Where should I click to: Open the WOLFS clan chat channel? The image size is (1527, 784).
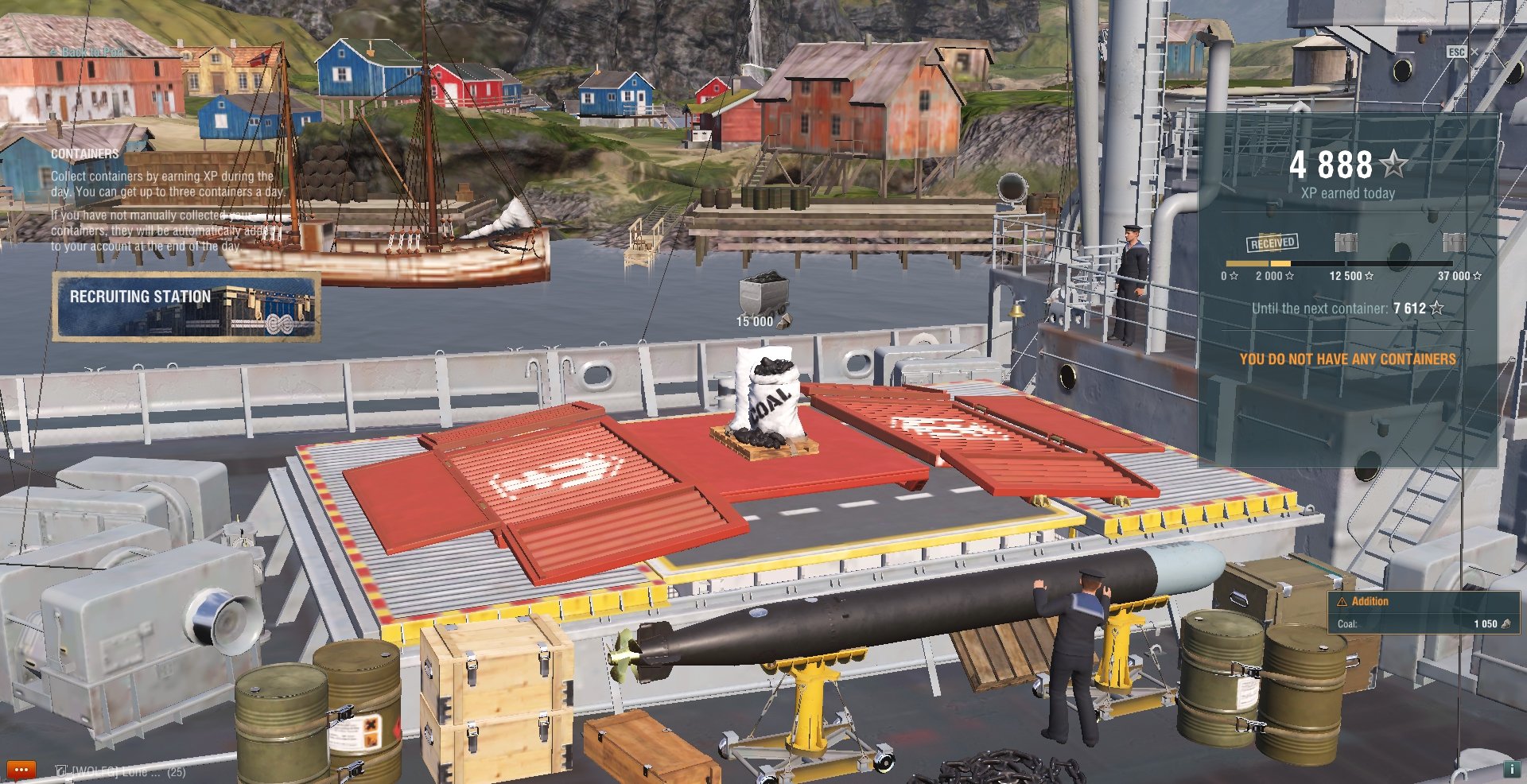pos(119,771)
